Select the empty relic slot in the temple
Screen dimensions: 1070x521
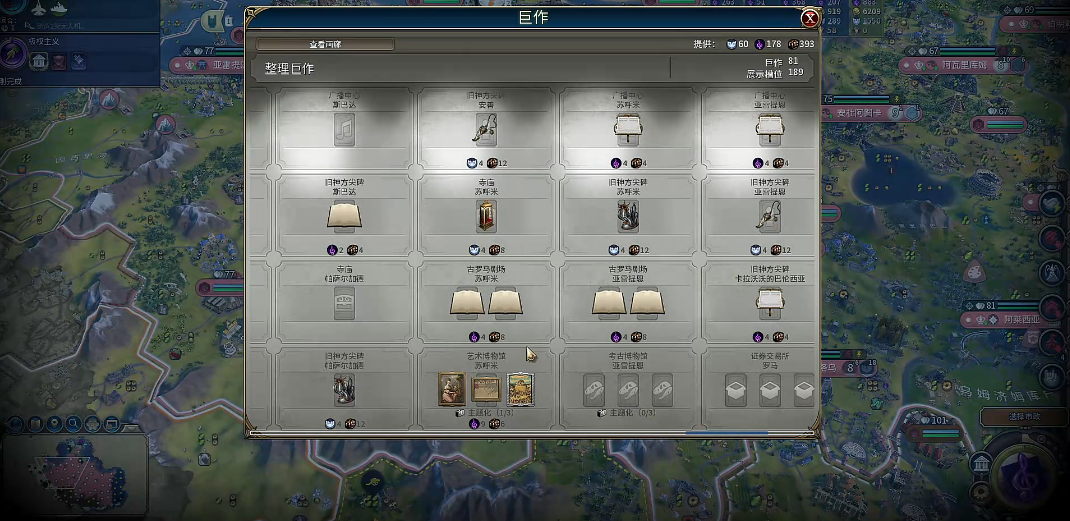344,304
